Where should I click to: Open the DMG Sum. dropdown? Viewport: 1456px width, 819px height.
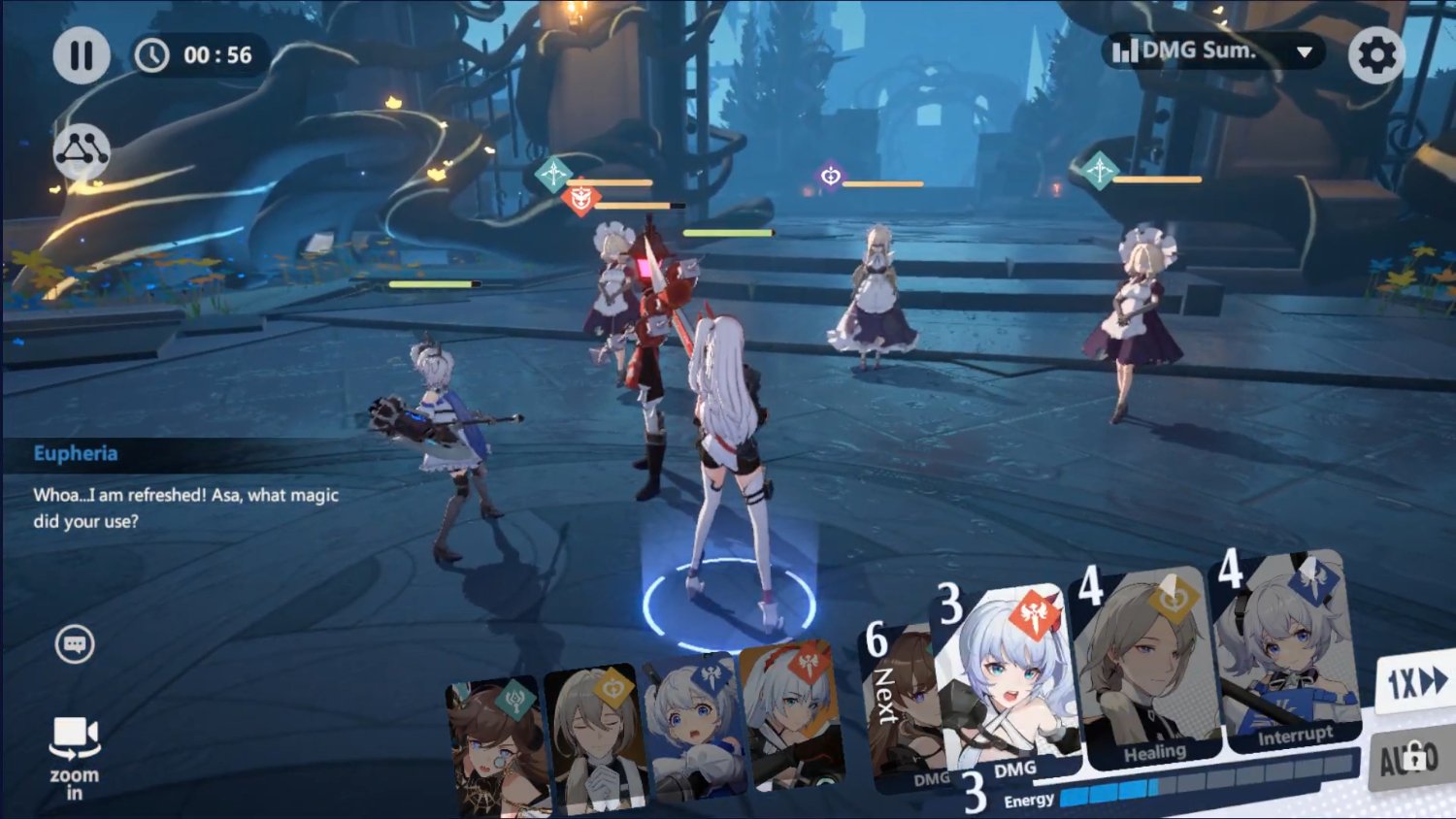click(x=1214, y=51)
